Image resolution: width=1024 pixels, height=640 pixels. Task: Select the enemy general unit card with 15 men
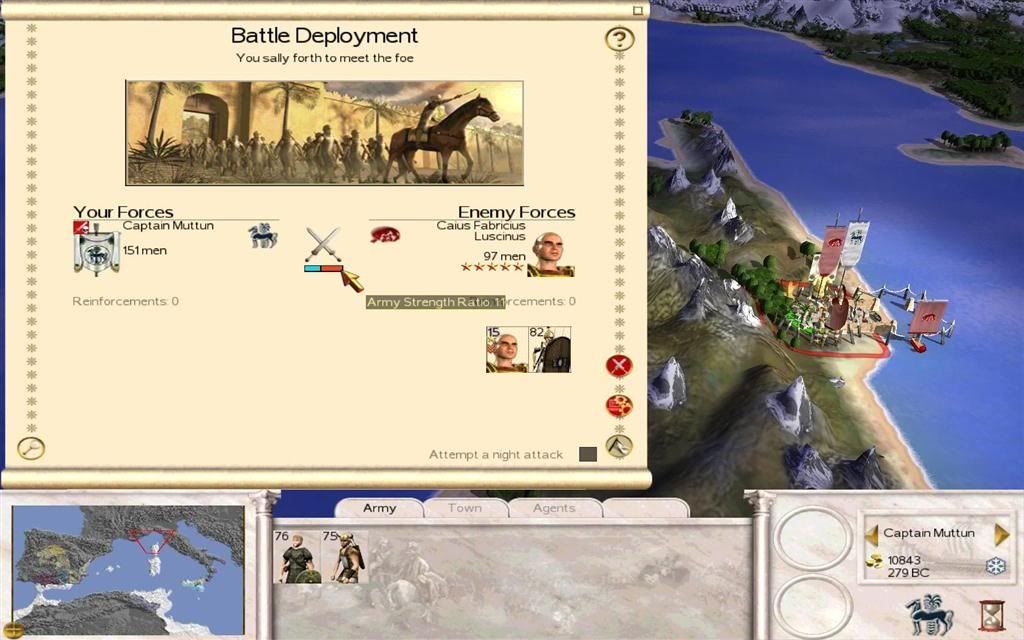pos(506,349)
